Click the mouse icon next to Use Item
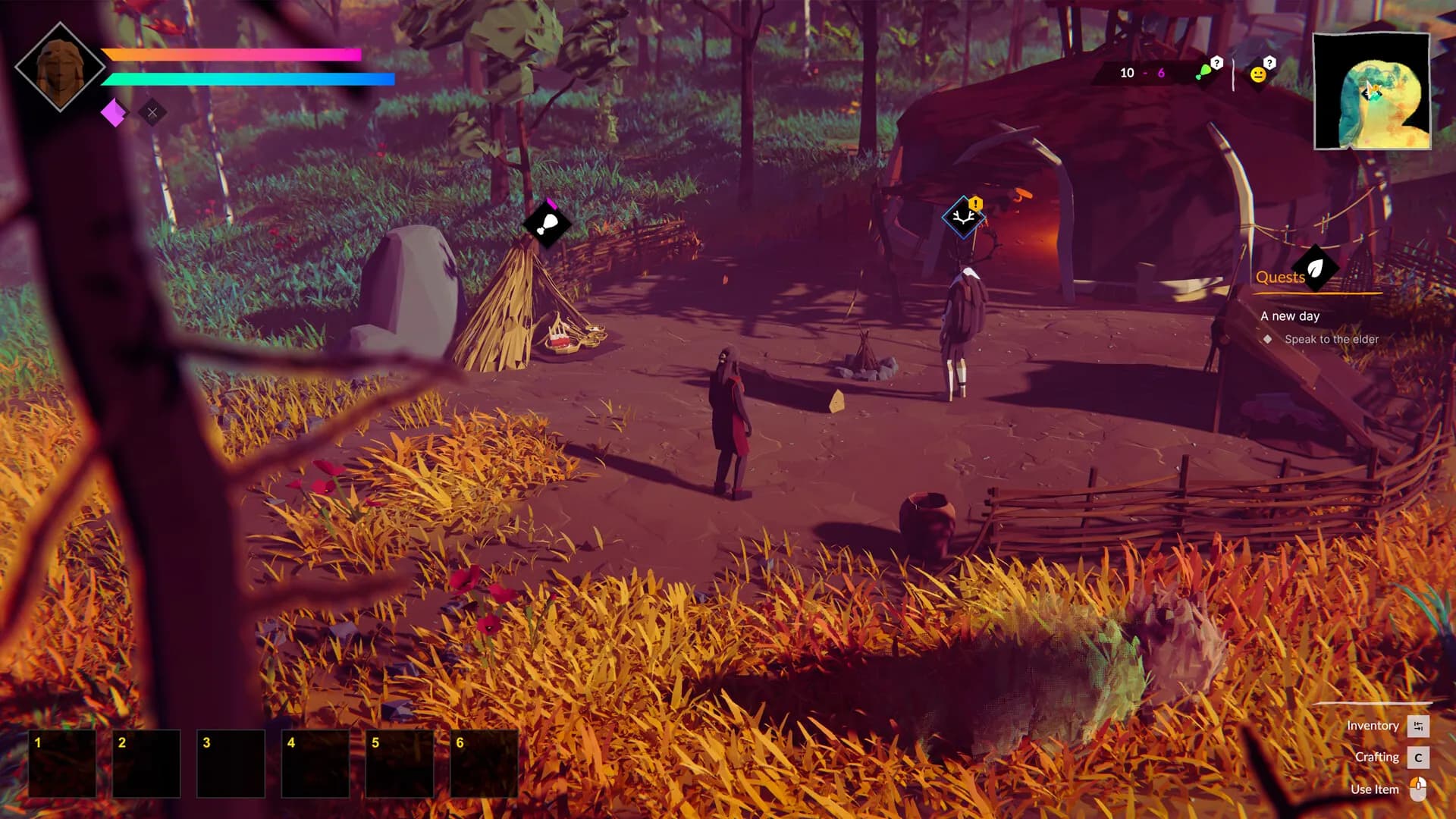1456x819 pixels. tap(1417, 789)
